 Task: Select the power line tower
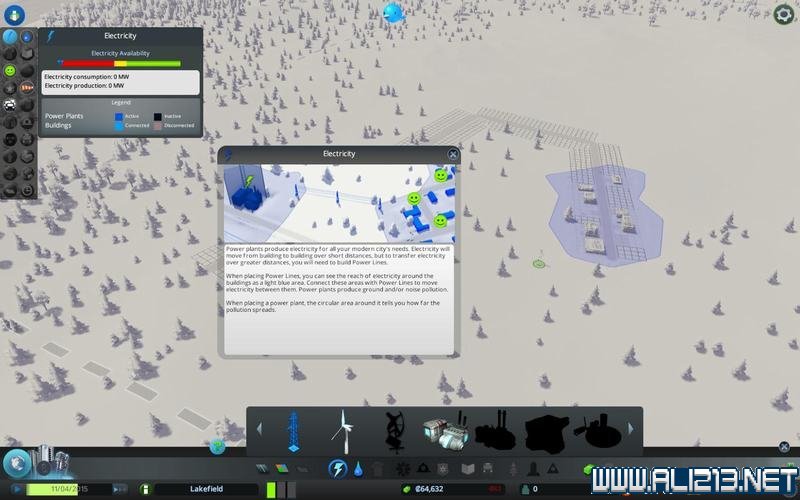293,431
